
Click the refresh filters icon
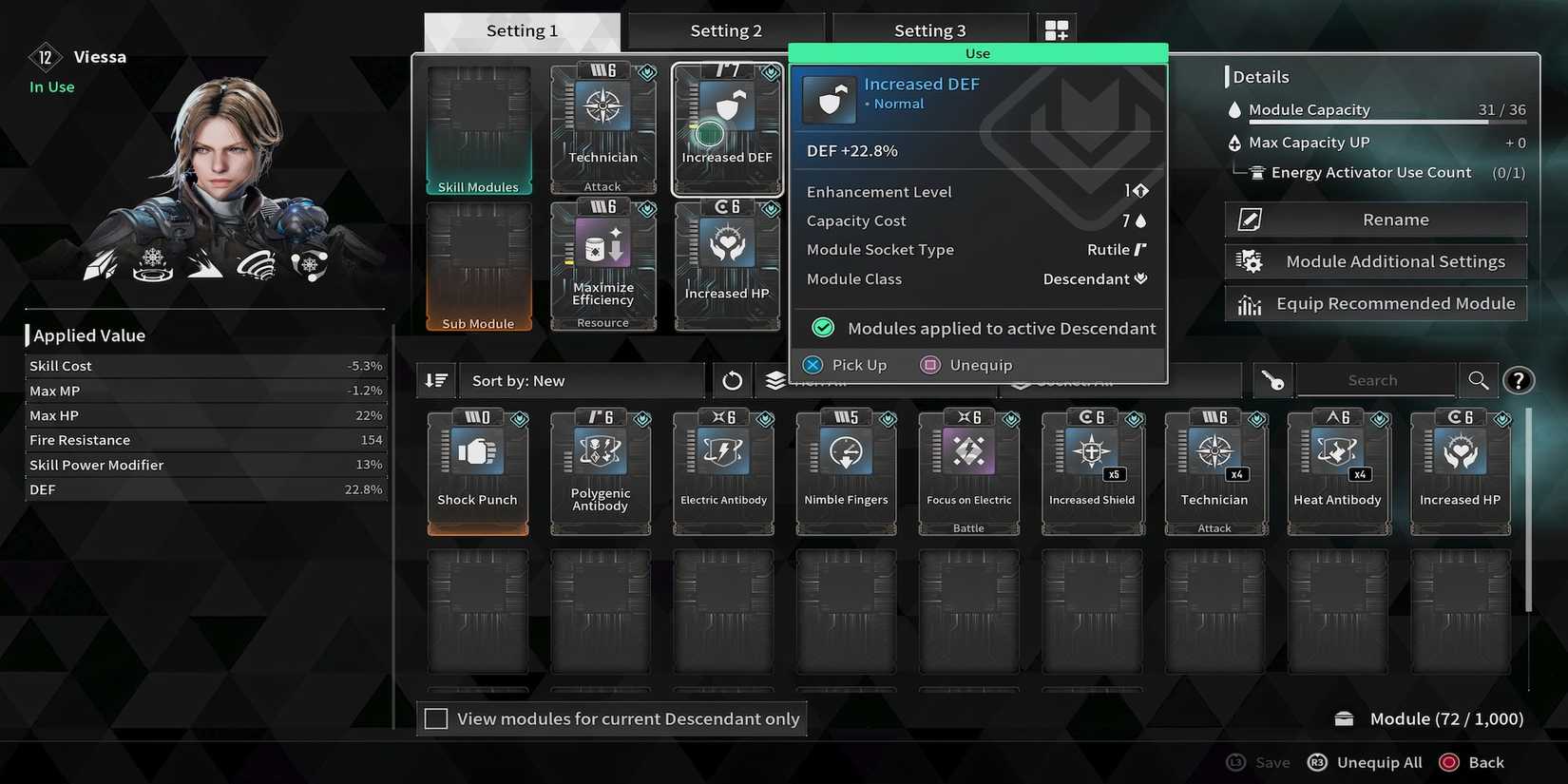coord(732,380)
